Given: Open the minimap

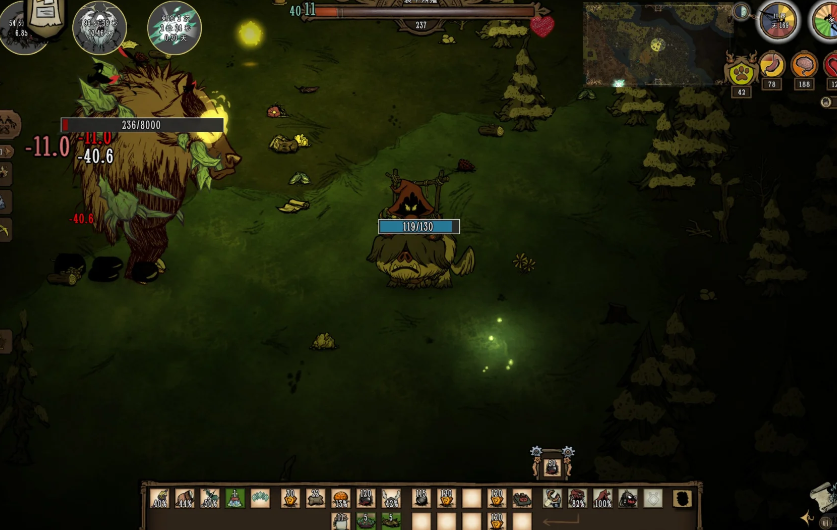Looking at the screenshot, I should [x=658, y=42].
